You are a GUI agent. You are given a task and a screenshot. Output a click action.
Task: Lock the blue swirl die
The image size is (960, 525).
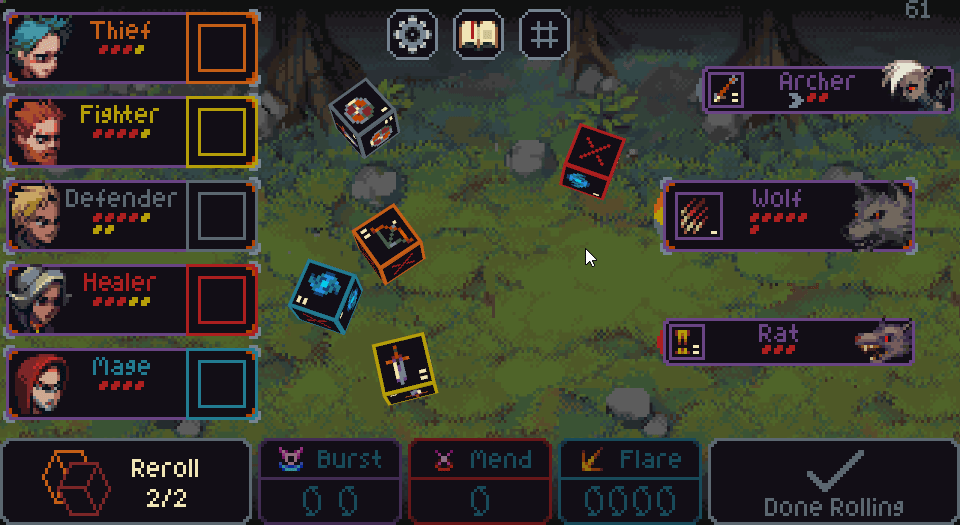[x=325, y=295]
